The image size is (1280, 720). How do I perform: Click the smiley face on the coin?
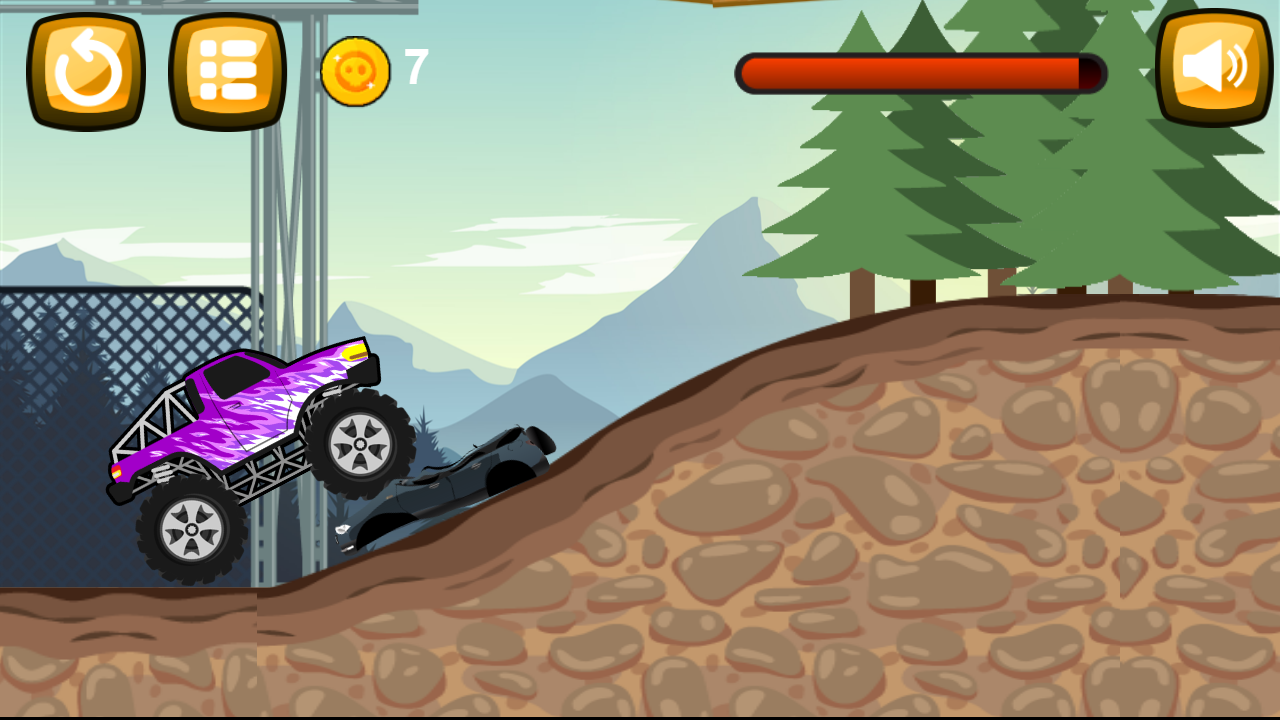pos(356,72)
